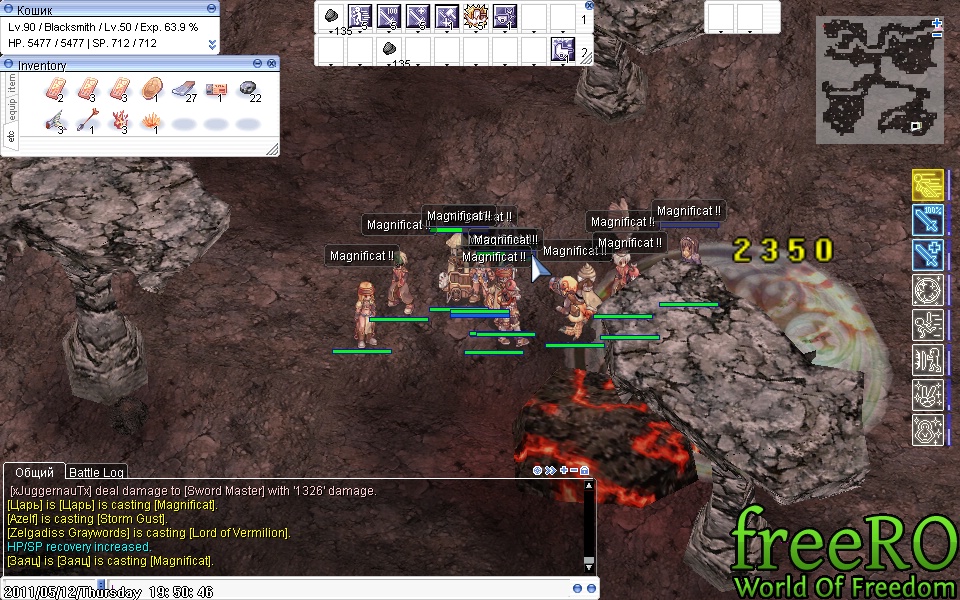Click the chat text input field
The image size is (960, 600).
tap(300, 585)
